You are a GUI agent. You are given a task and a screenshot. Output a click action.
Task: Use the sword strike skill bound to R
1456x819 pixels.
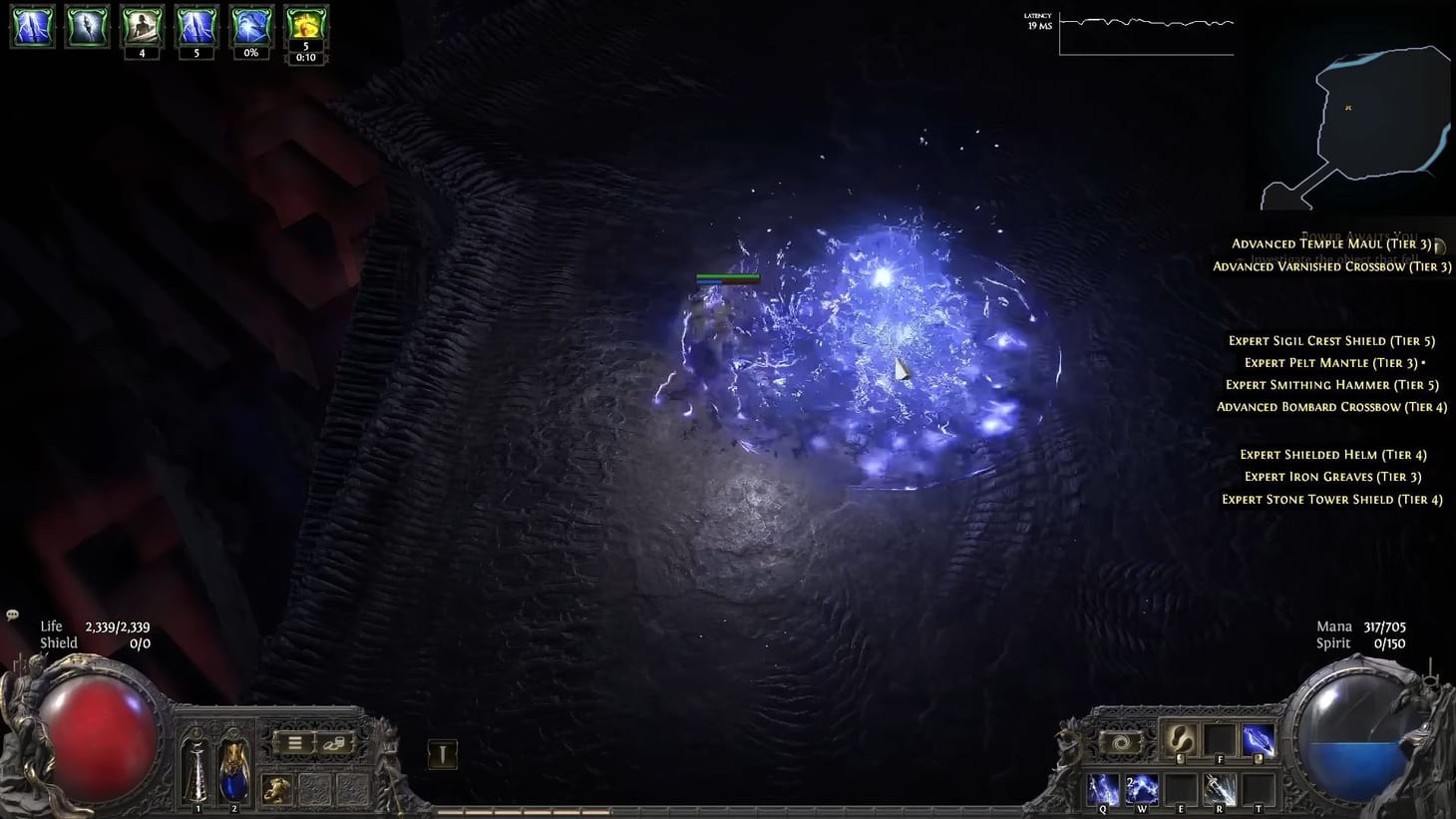1221,788
